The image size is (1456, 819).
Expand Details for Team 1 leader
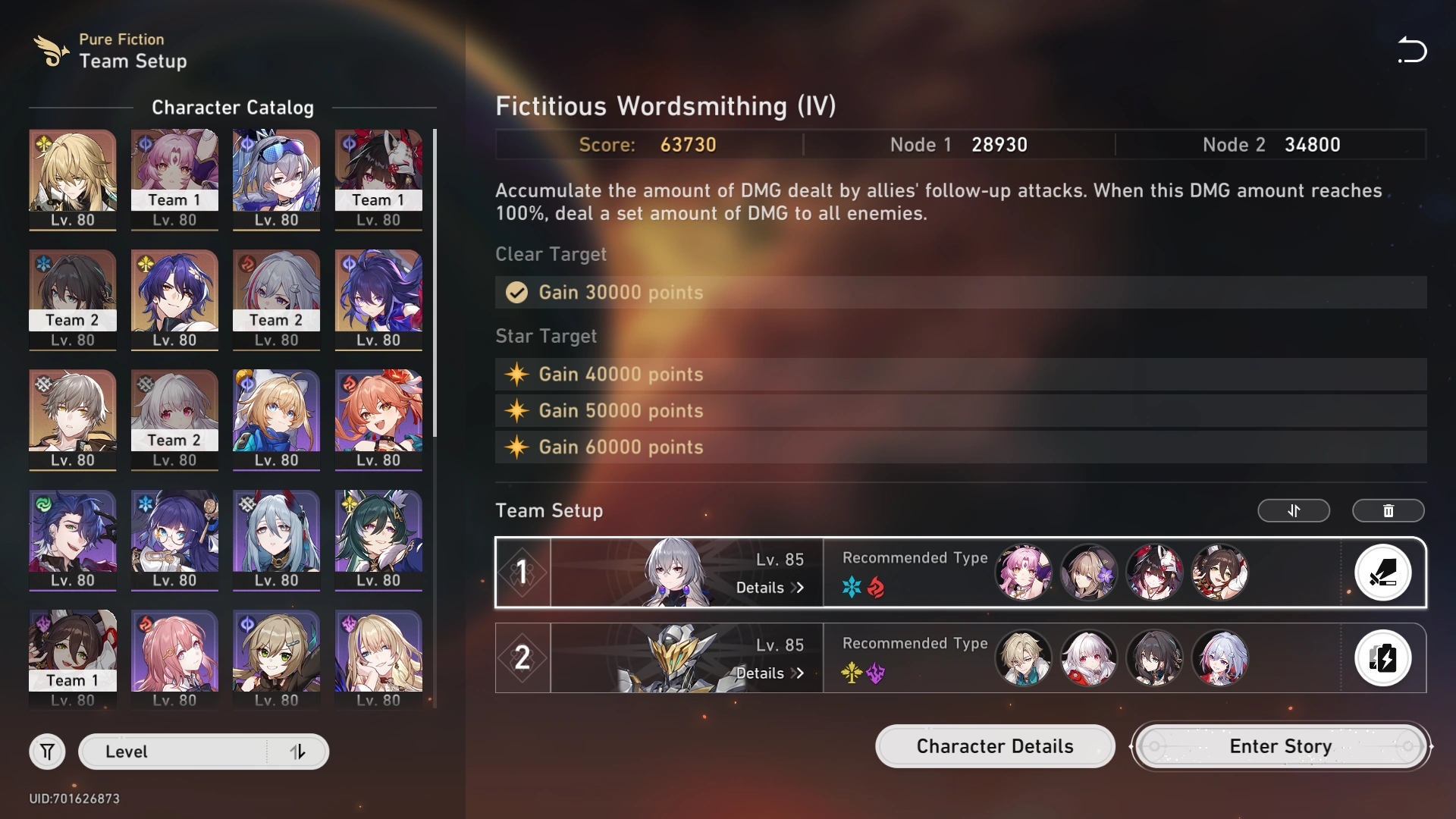point(770,588)
